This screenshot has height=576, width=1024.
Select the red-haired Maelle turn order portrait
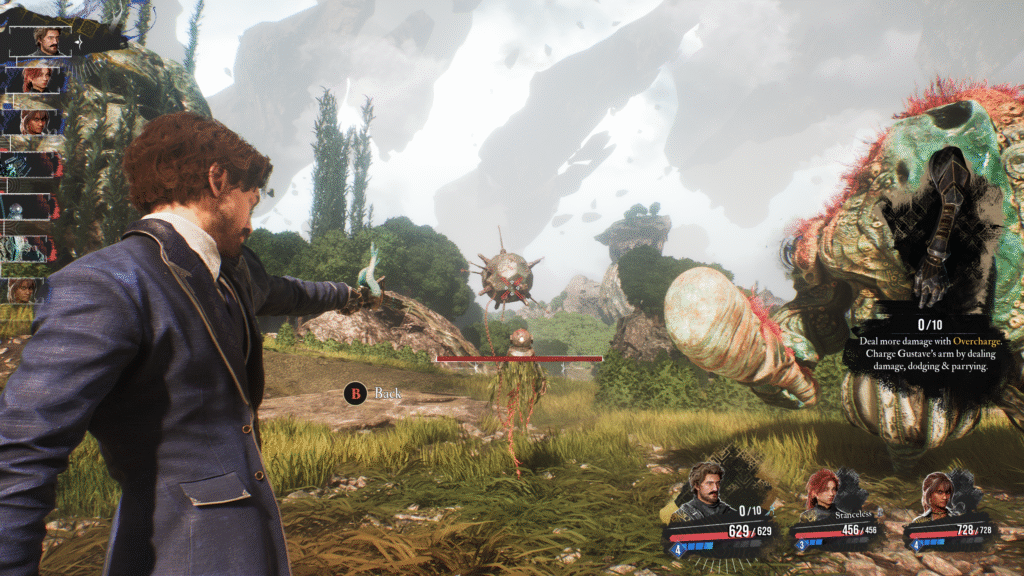coord(37,79)
